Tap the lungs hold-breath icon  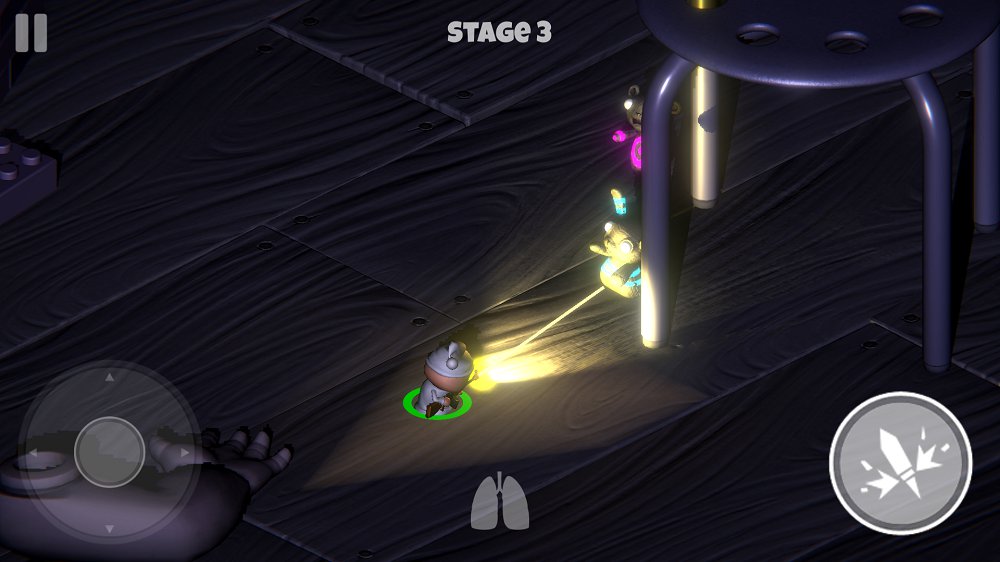coord(499,502)
